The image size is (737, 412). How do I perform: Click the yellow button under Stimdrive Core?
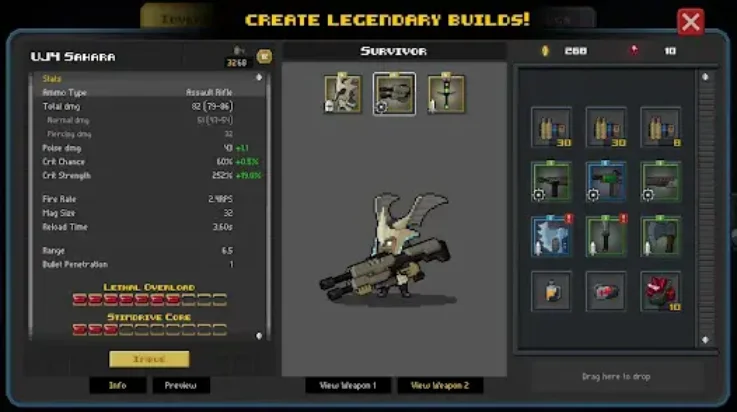[149, 359]
